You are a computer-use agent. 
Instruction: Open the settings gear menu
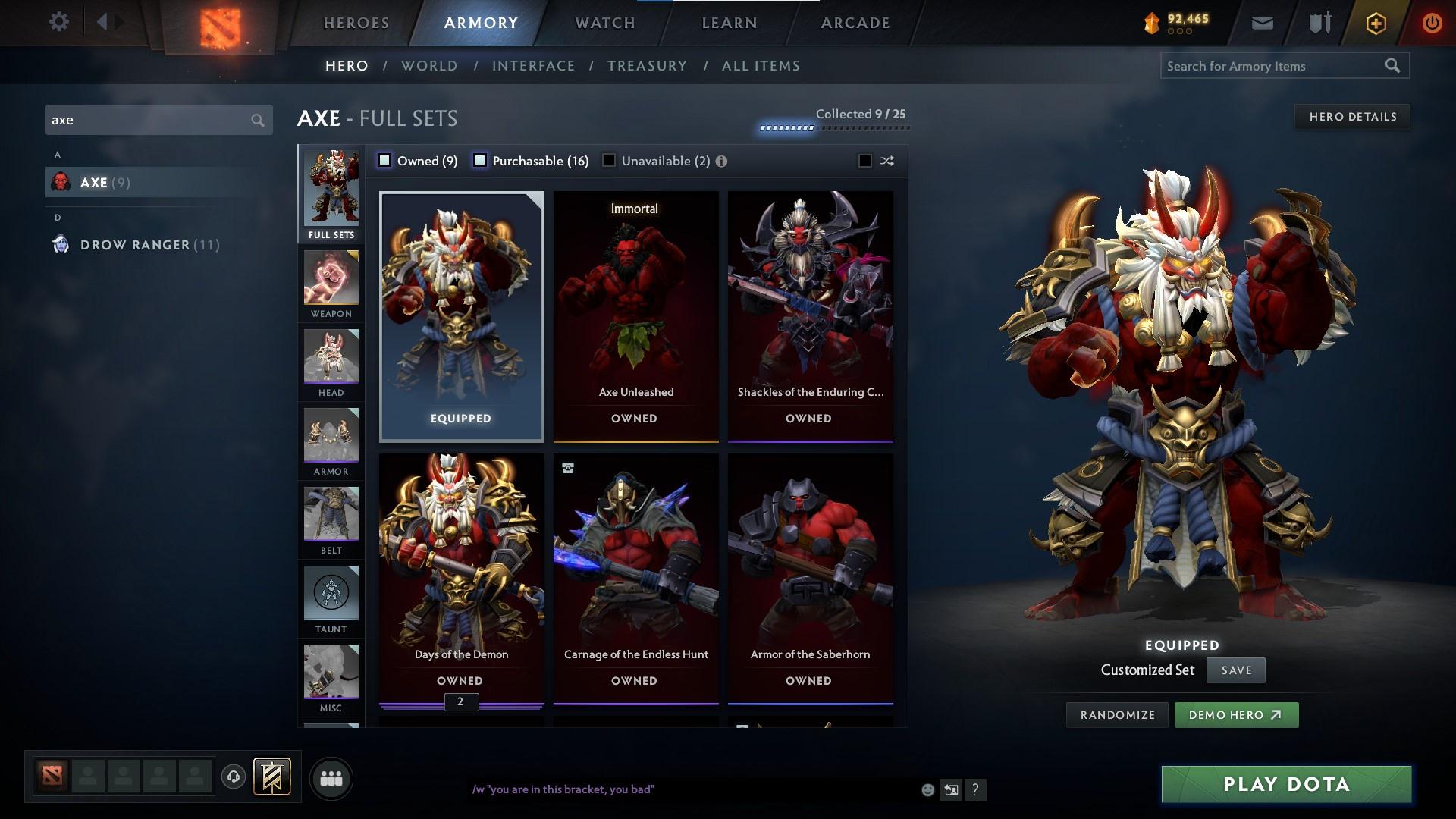(x=58, y=22)
